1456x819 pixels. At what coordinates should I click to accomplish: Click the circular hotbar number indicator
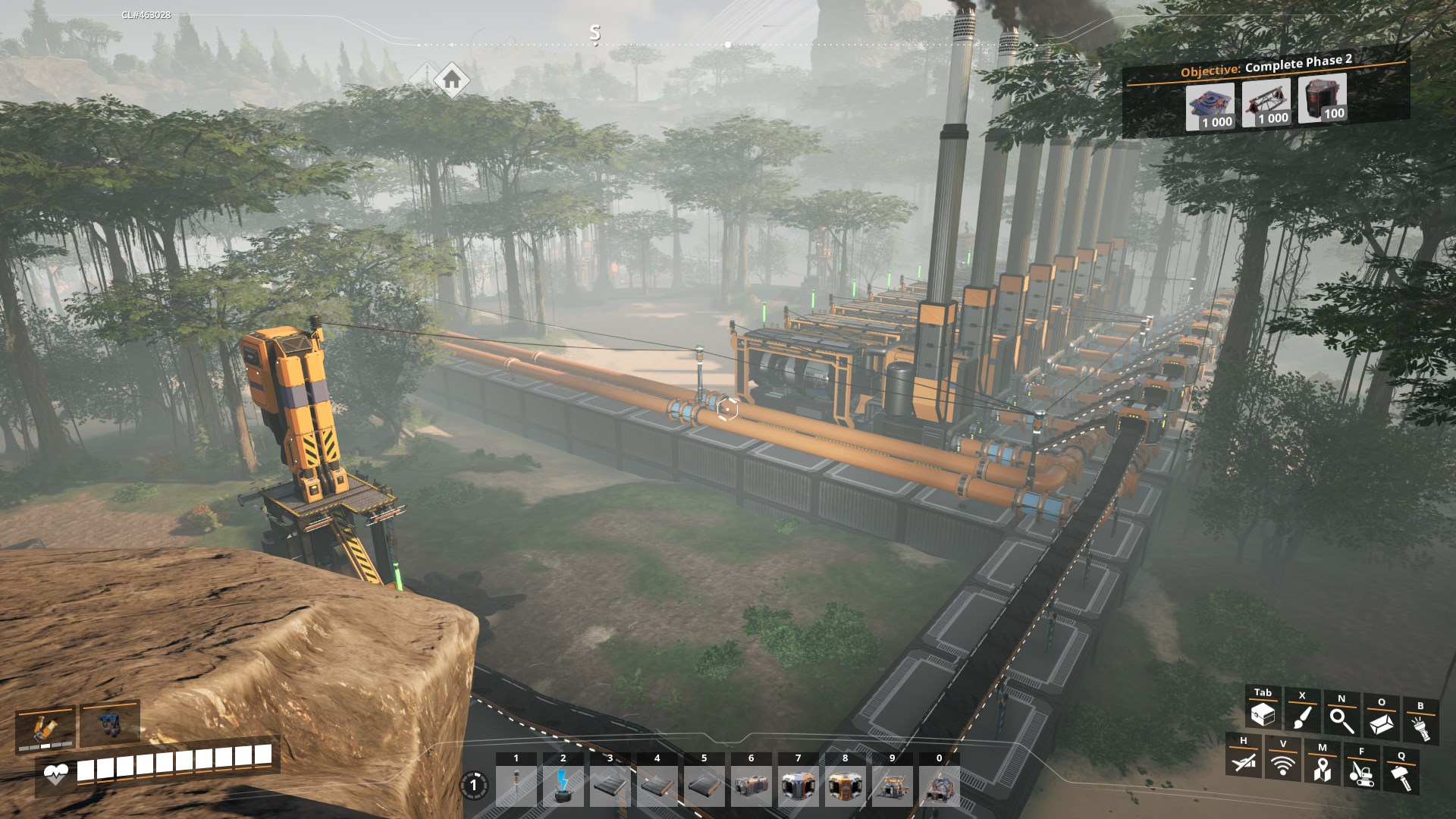coord(474,785)
